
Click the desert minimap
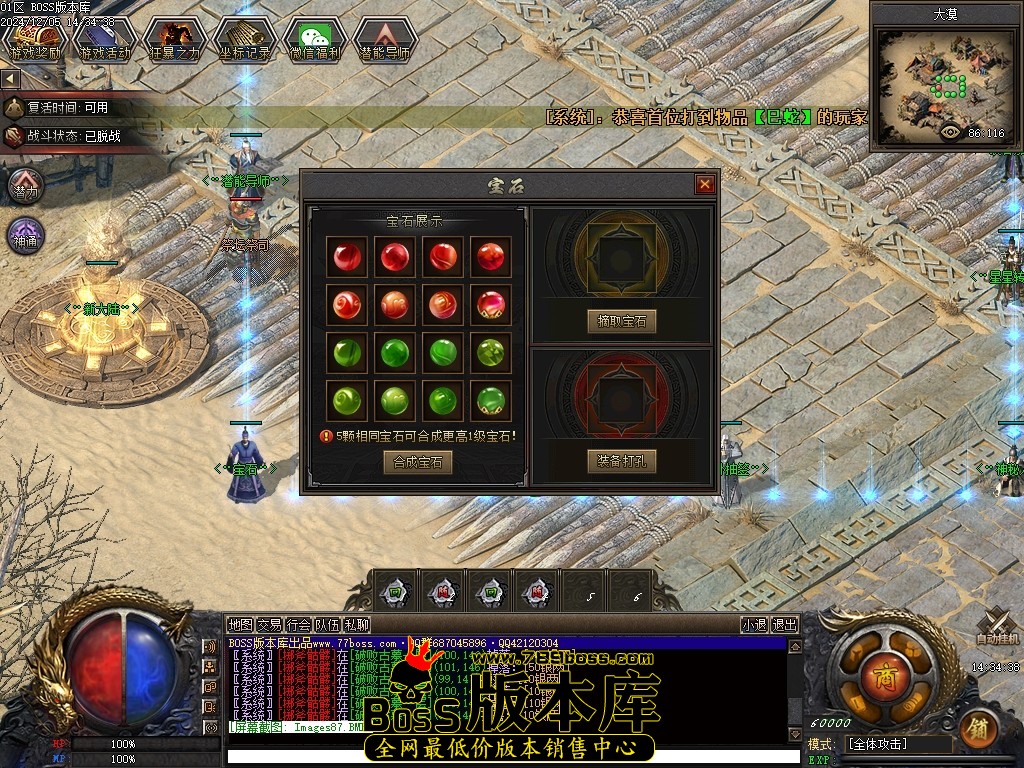tap(944, 87)
